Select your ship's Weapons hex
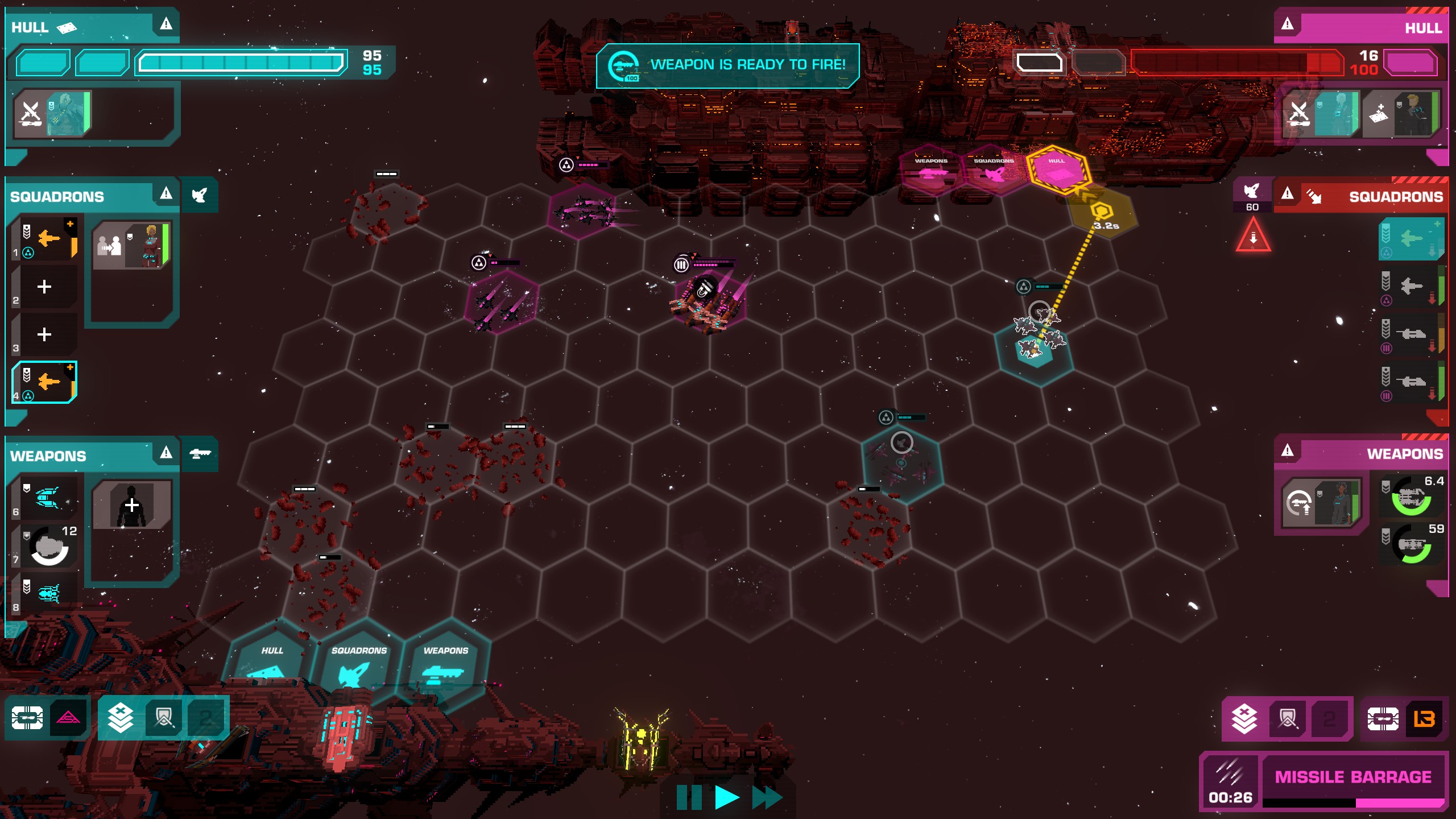This screenshot has width=1456, height=819. tap(445, 663)
